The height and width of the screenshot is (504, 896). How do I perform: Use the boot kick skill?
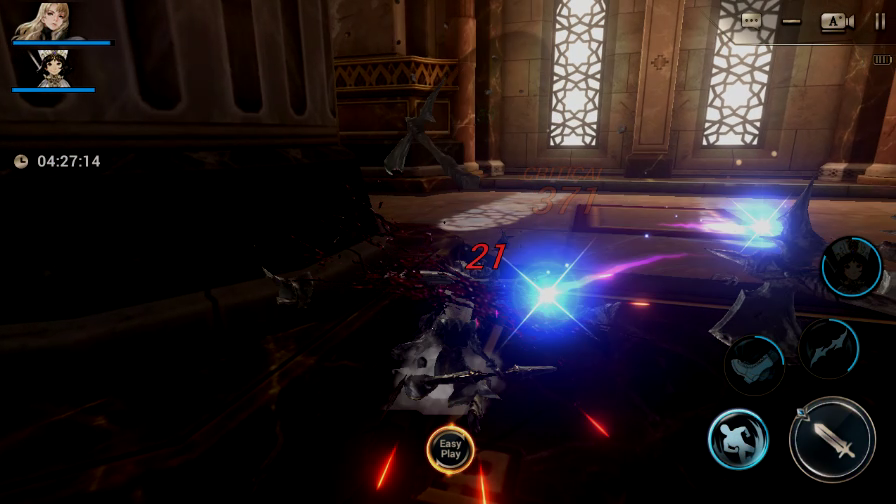pos(754,364)
